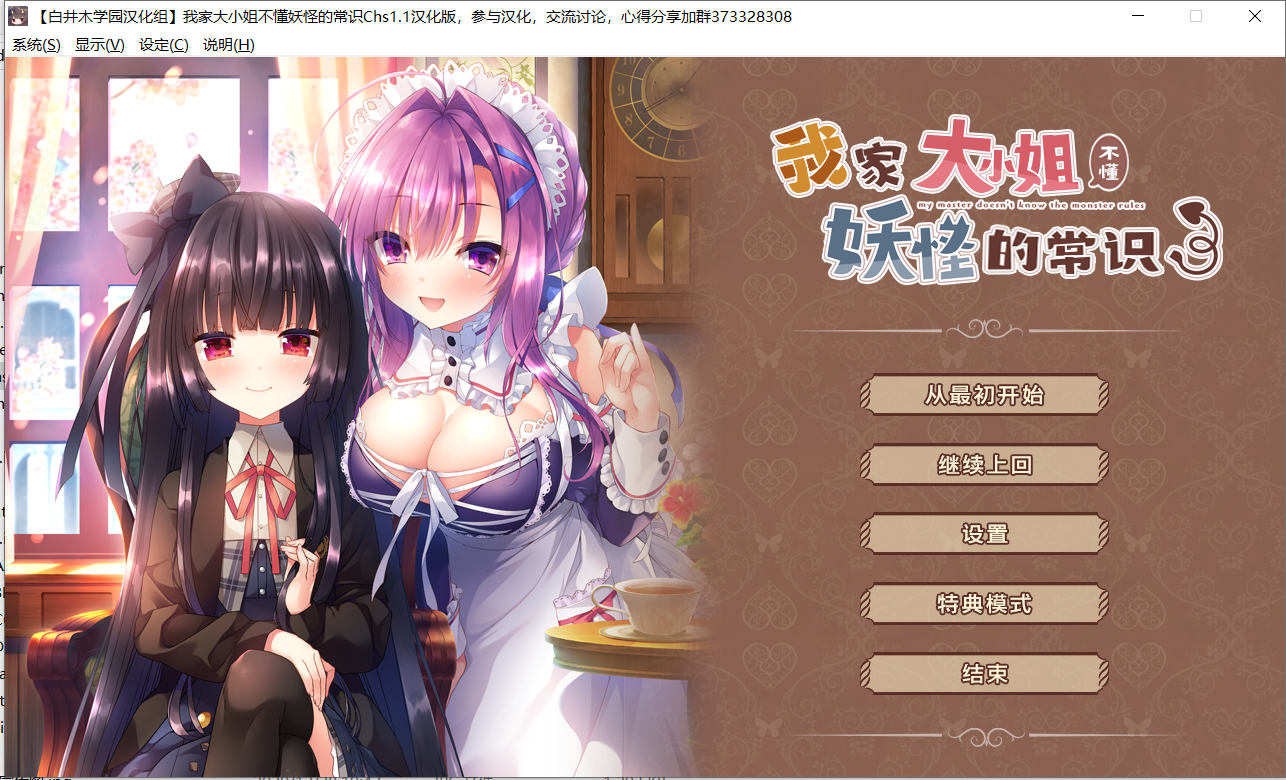Enter 特典模式 bonus mode
Screen dimensions: 1286x780
[x=985, y=603]
